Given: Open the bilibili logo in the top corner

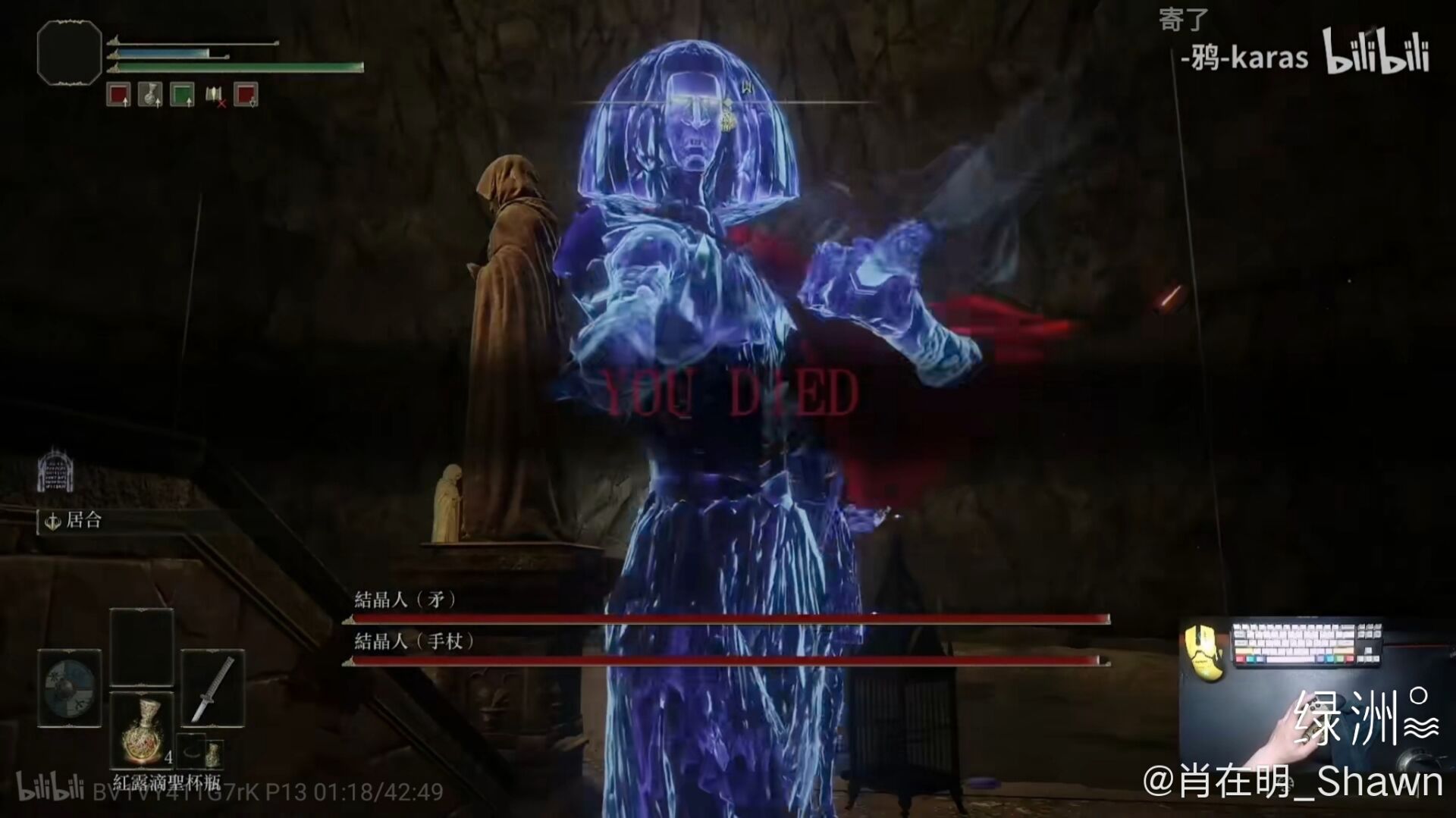Looking at the screenshot, I should (x=1376, y=52).
